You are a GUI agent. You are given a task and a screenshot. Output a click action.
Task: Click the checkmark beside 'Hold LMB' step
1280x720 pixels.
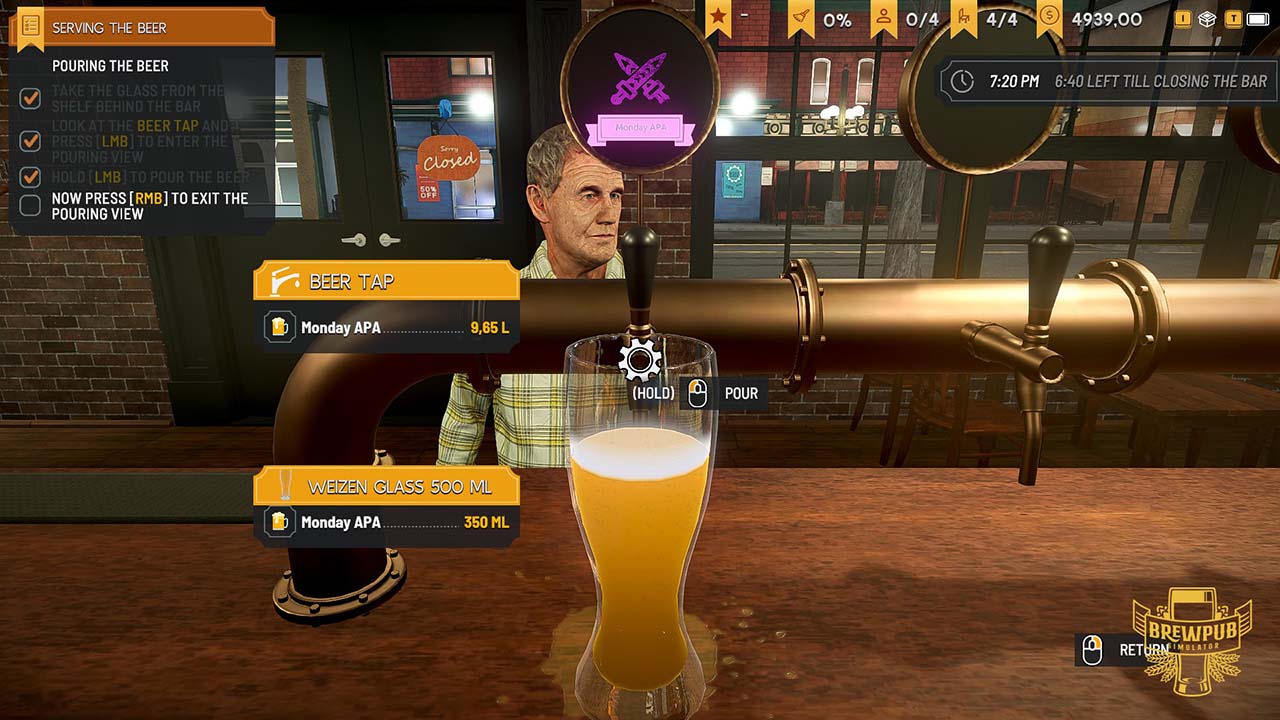click(31, 177)
